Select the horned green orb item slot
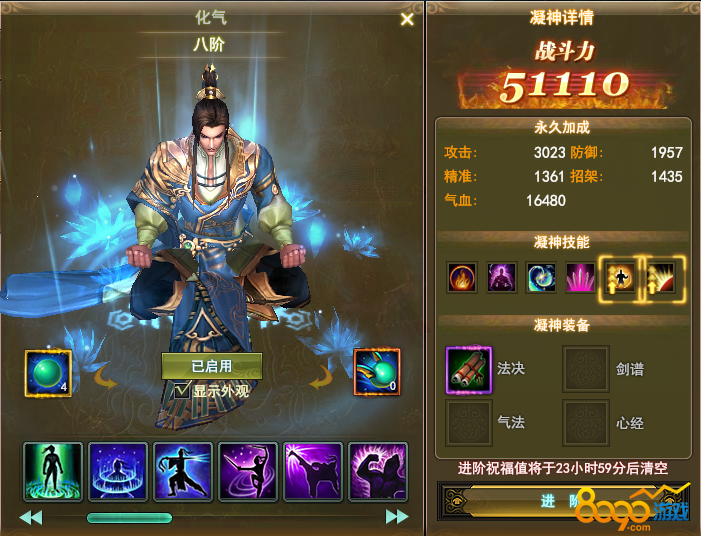Image resolution: width=701 pixels, height=536 pixels. coord(377,372)
